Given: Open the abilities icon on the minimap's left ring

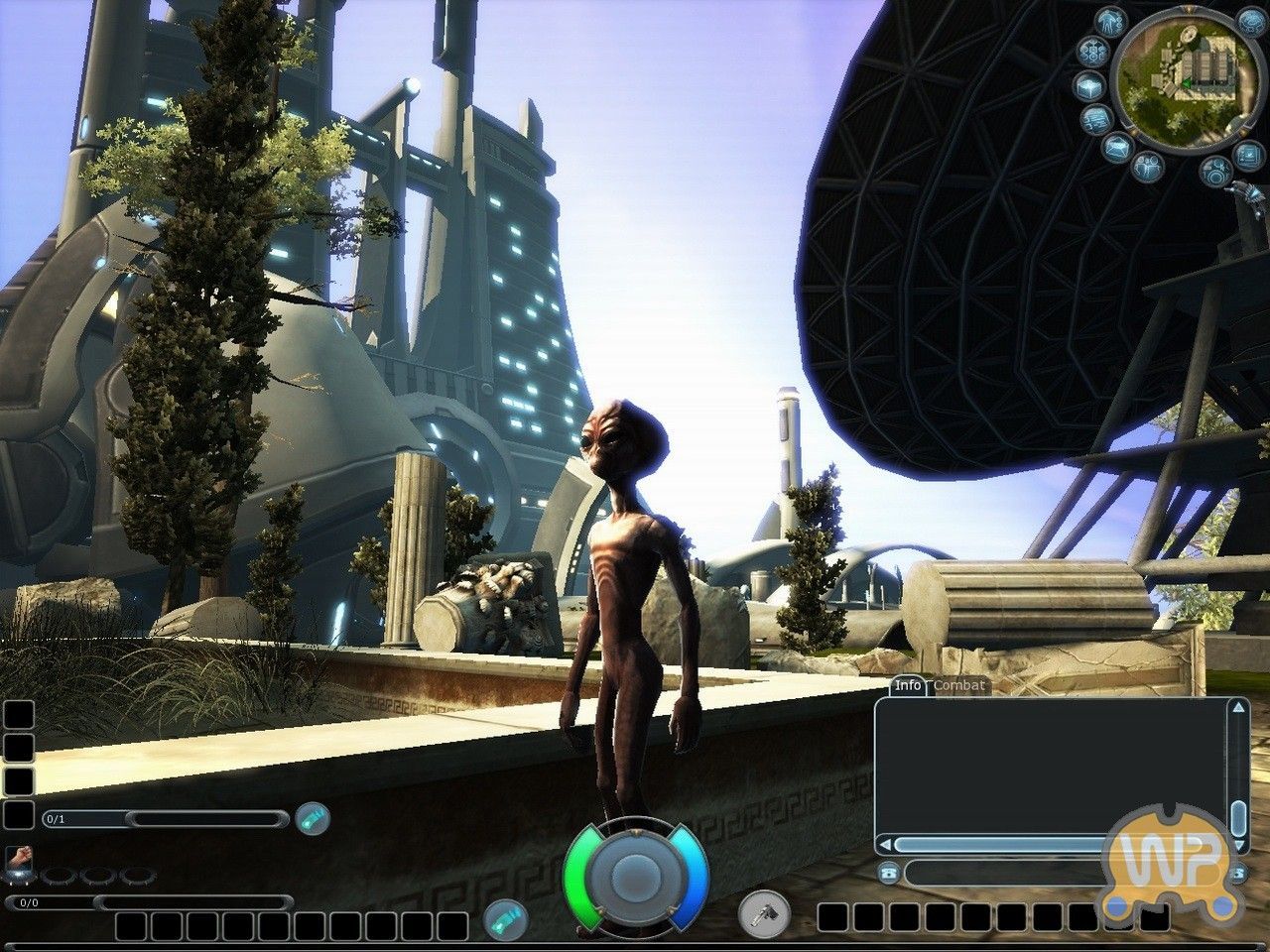Looking at the screenshot, I should tap(1092, 51).
